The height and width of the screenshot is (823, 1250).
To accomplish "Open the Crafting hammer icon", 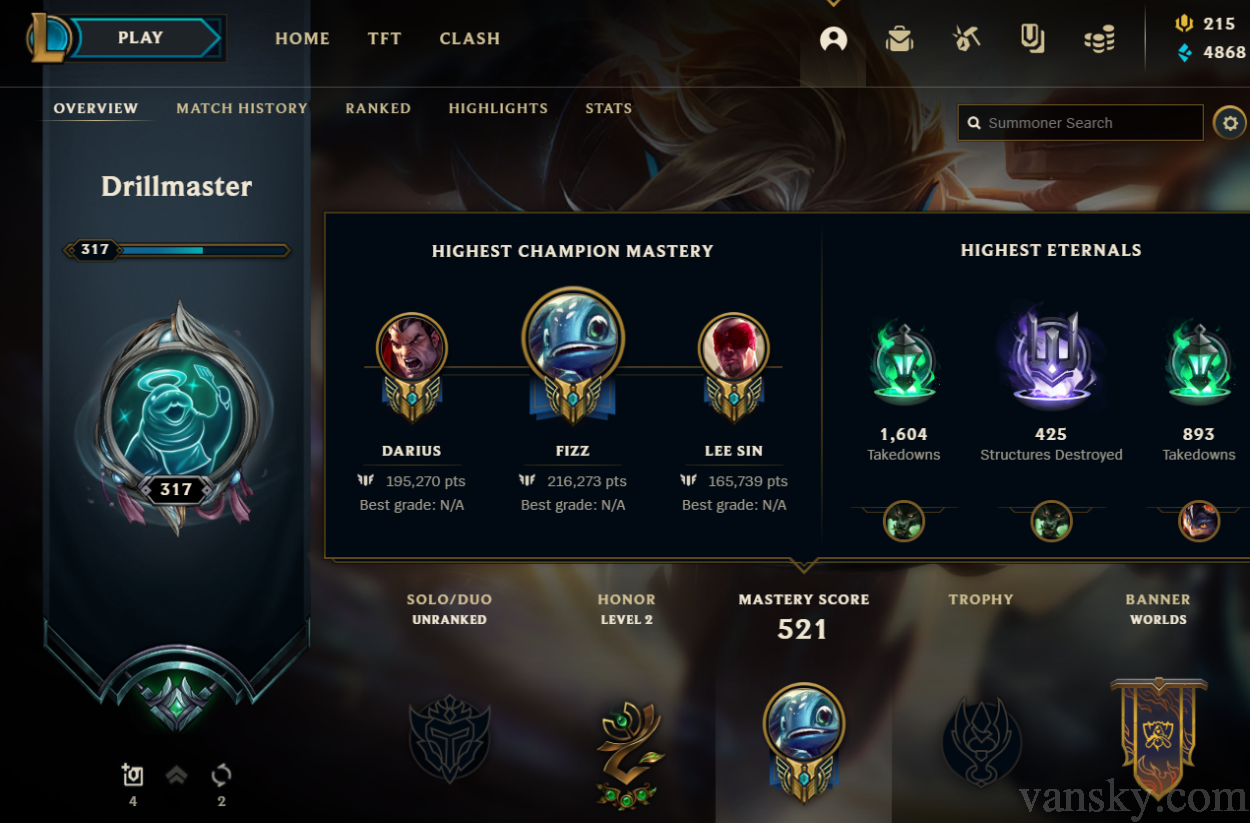I will coord(966,39).
